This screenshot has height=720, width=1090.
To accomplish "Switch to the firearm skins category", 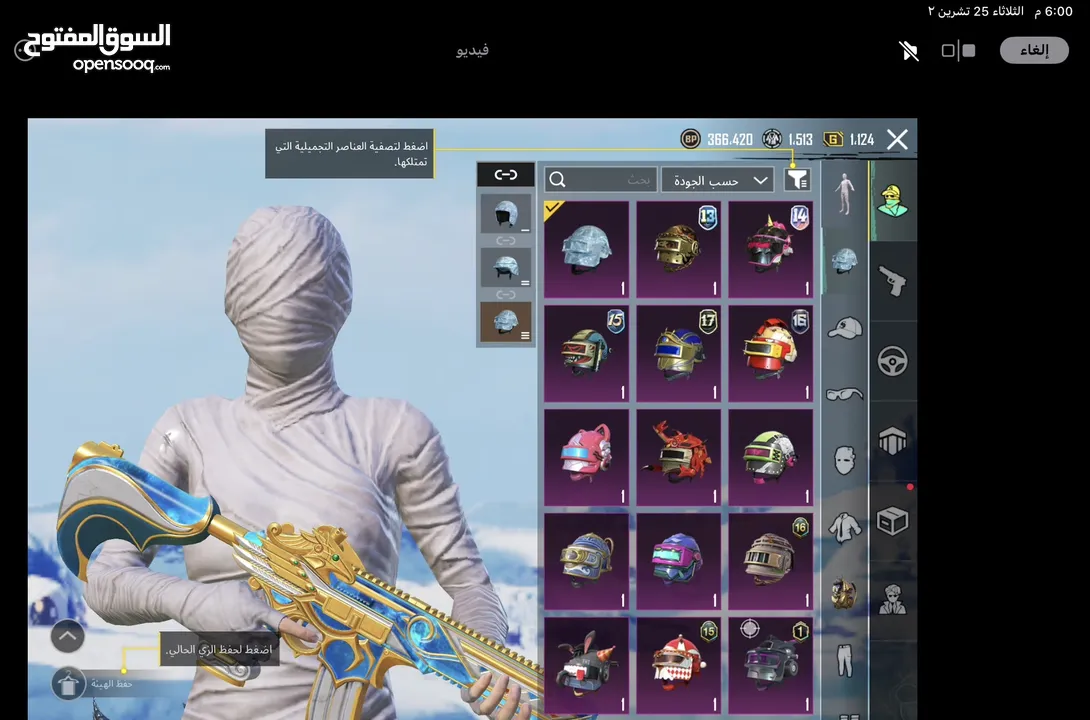I will coord(892,281).
